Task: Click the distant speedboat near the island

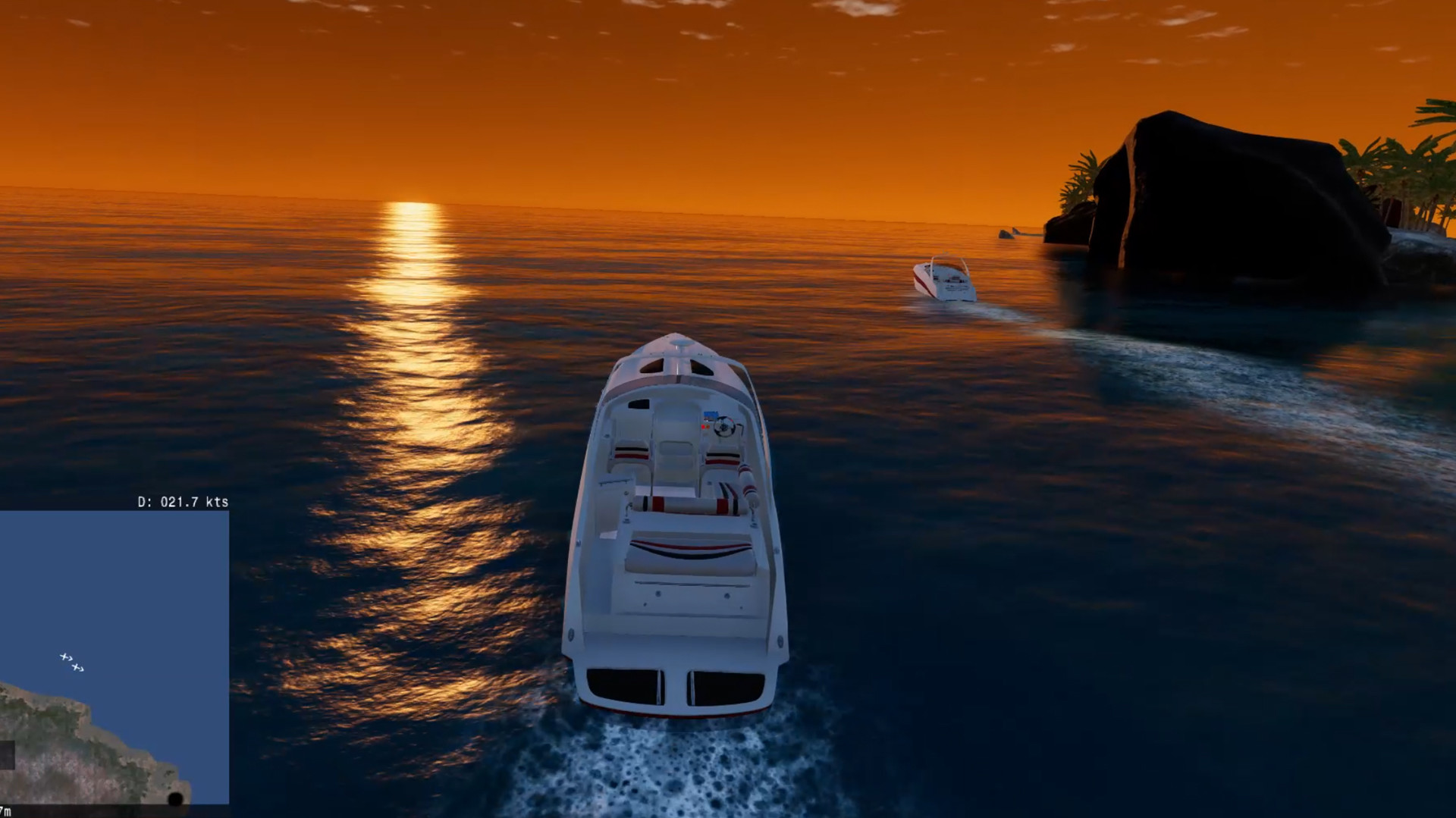Action: [944, 282]
